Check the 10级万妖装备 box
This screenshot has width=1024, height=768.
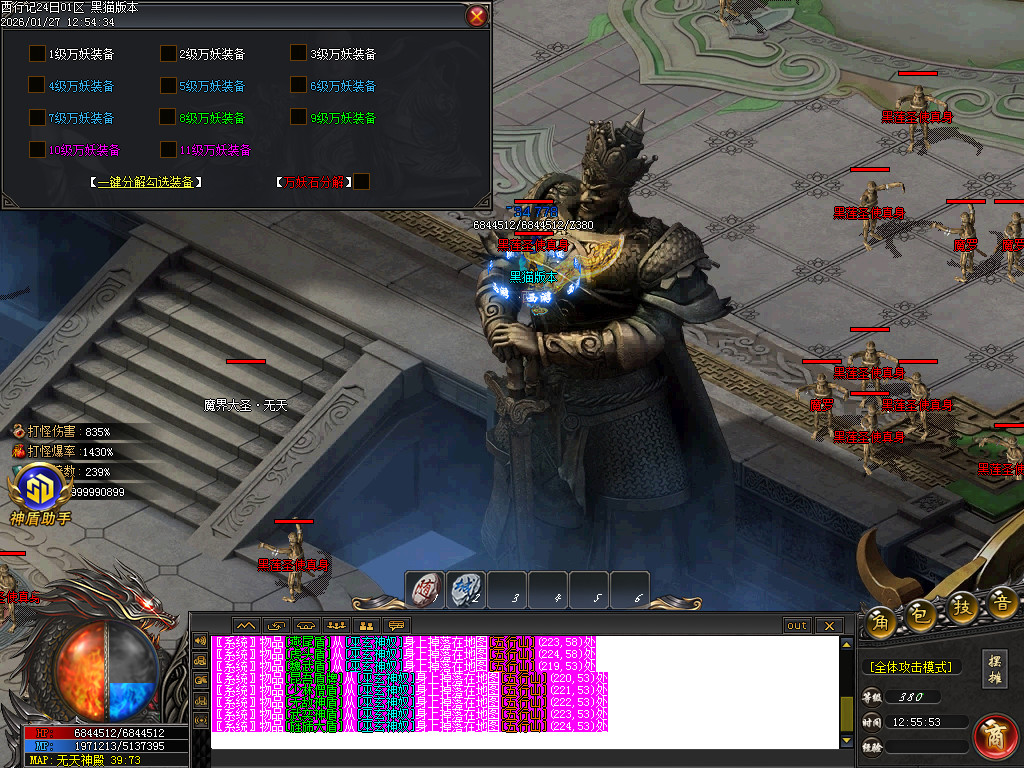point(37,149)
